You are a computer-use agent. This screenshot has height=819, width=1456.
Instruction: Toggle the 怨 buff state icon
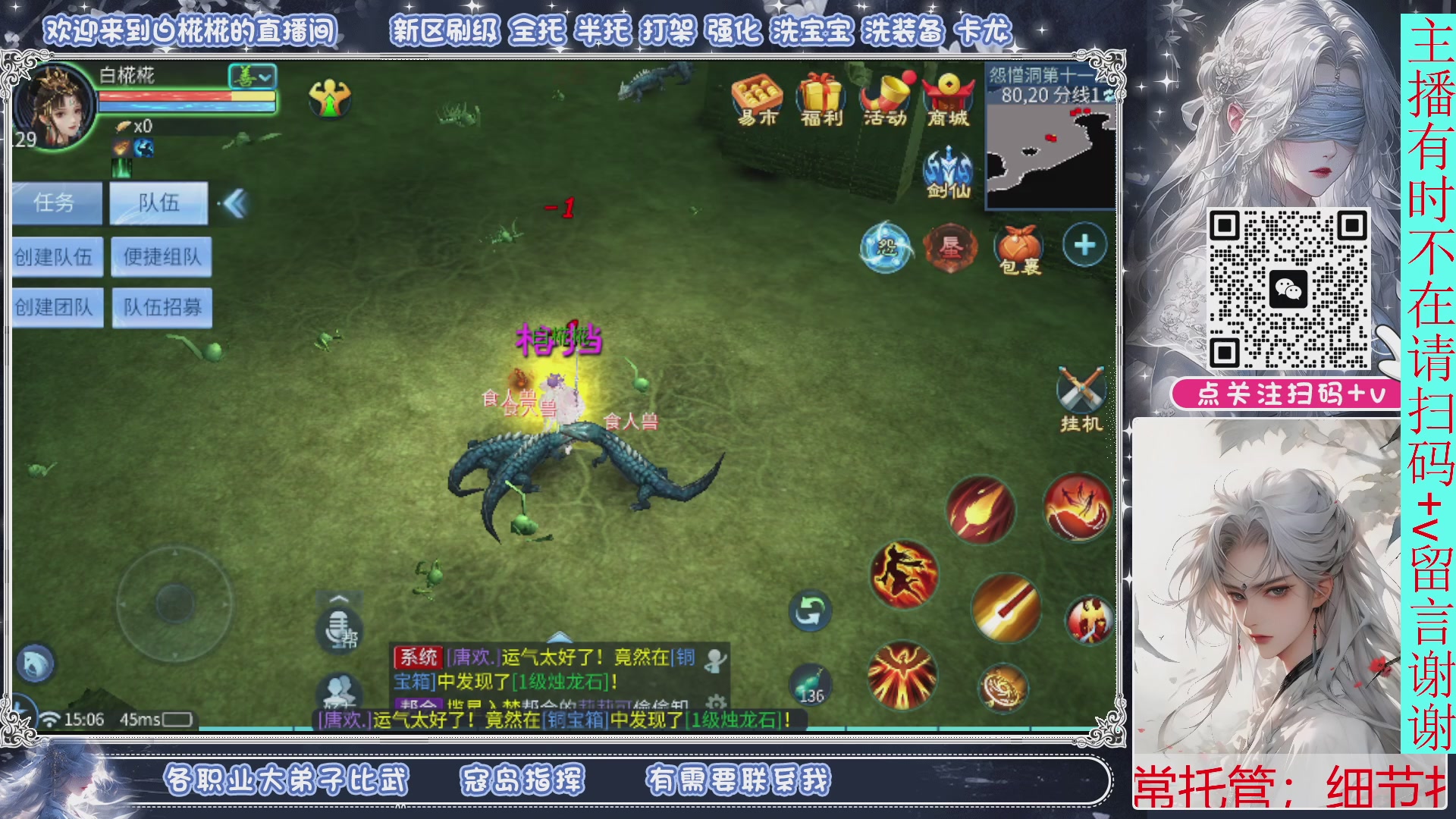(887, 246)
